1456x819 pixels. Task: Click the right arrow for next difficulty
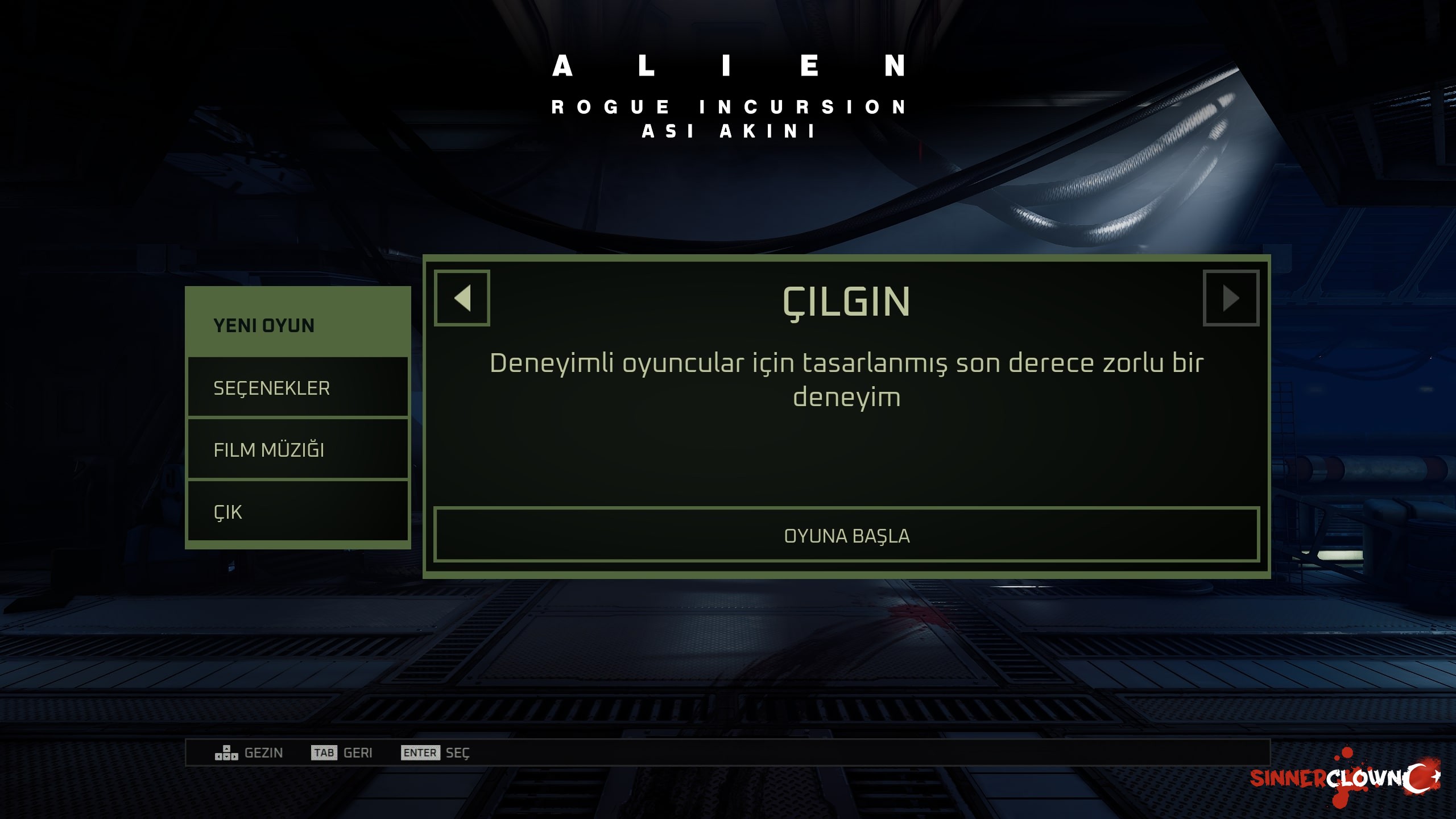click(1231, 298)
